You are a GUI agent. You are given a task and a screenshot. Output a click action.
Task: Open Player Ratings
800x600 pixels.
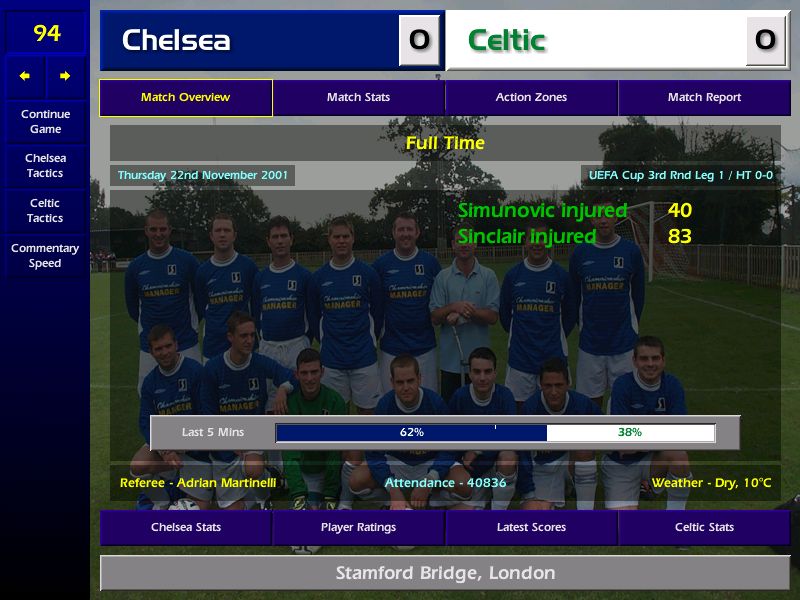[358, 527]
